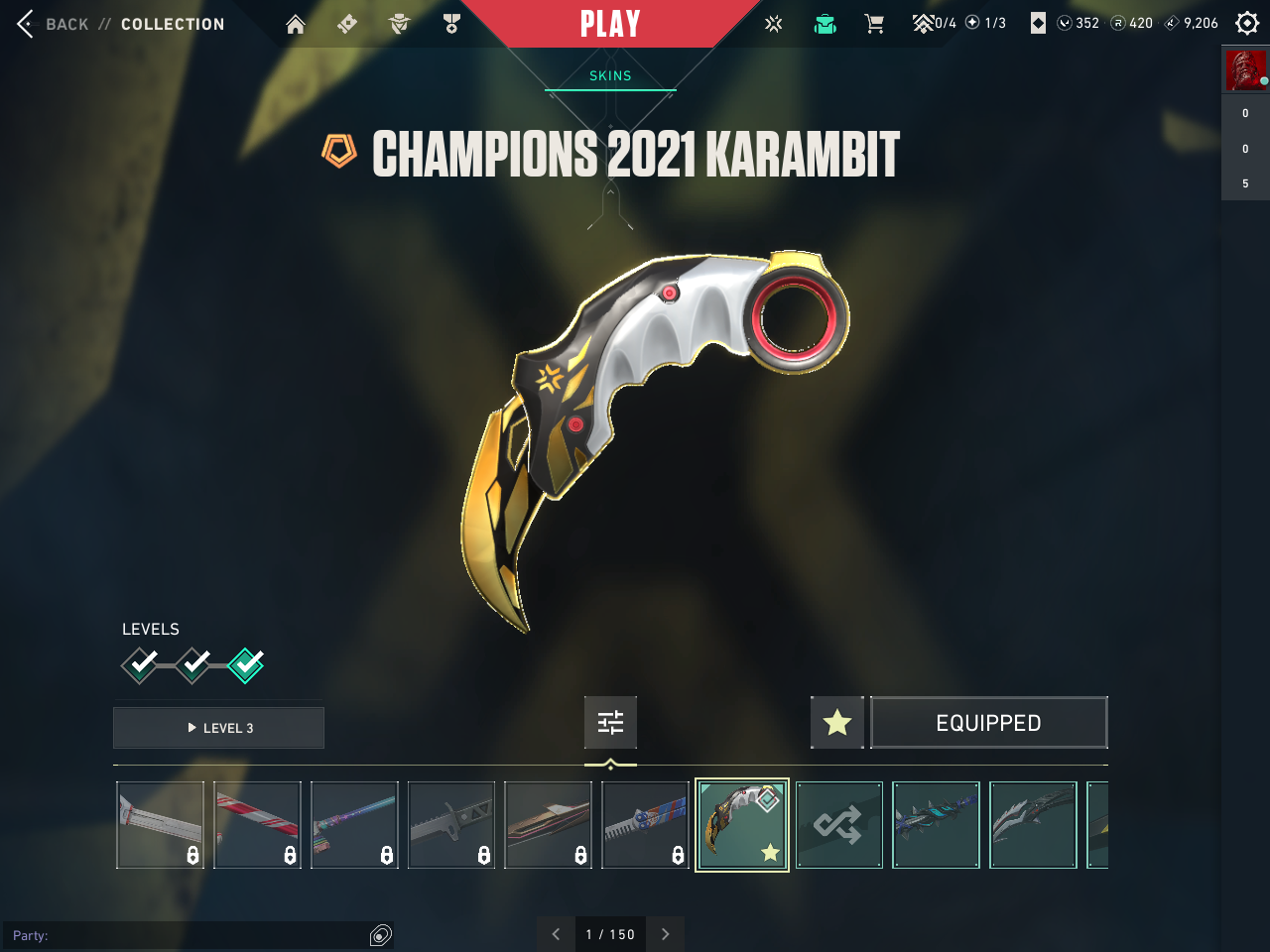Select the third level checkmark diamond

coord(246,664)
